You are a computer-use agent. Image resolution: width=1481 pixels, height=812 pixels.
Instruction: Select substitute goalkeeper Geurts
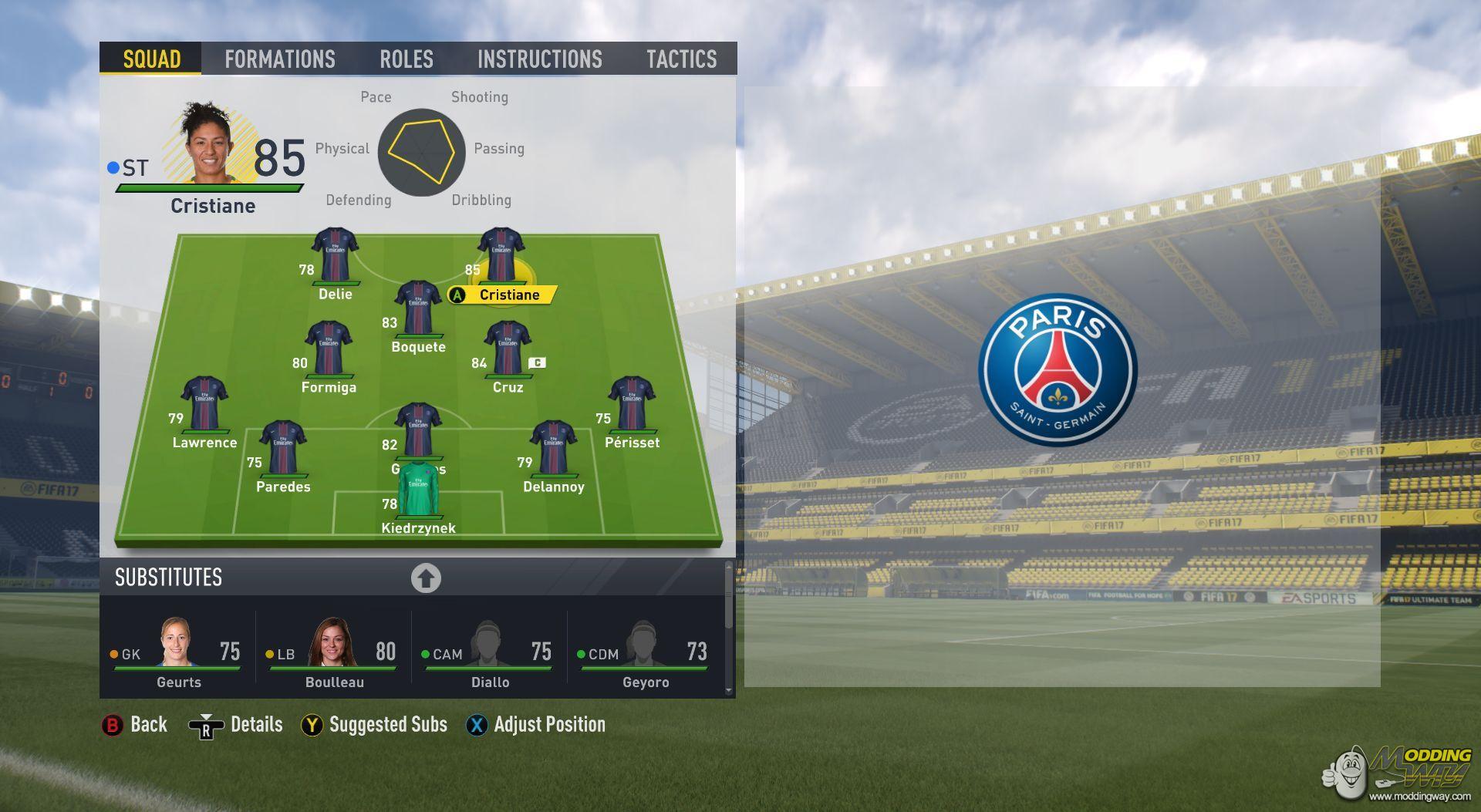178,652
